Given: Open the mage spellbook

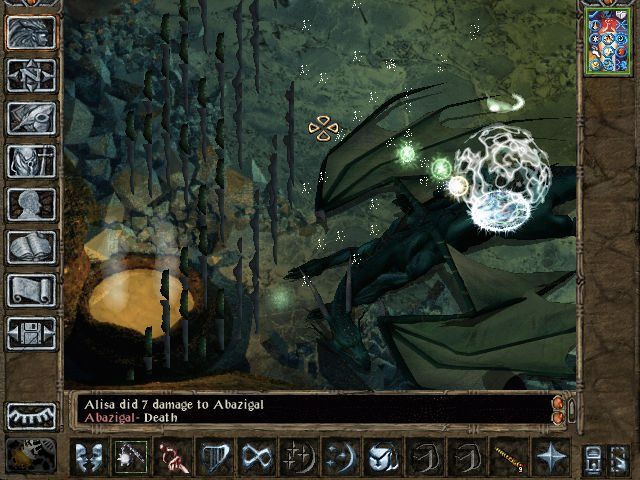Looking at the screenshot, I should tap(31, 247).
